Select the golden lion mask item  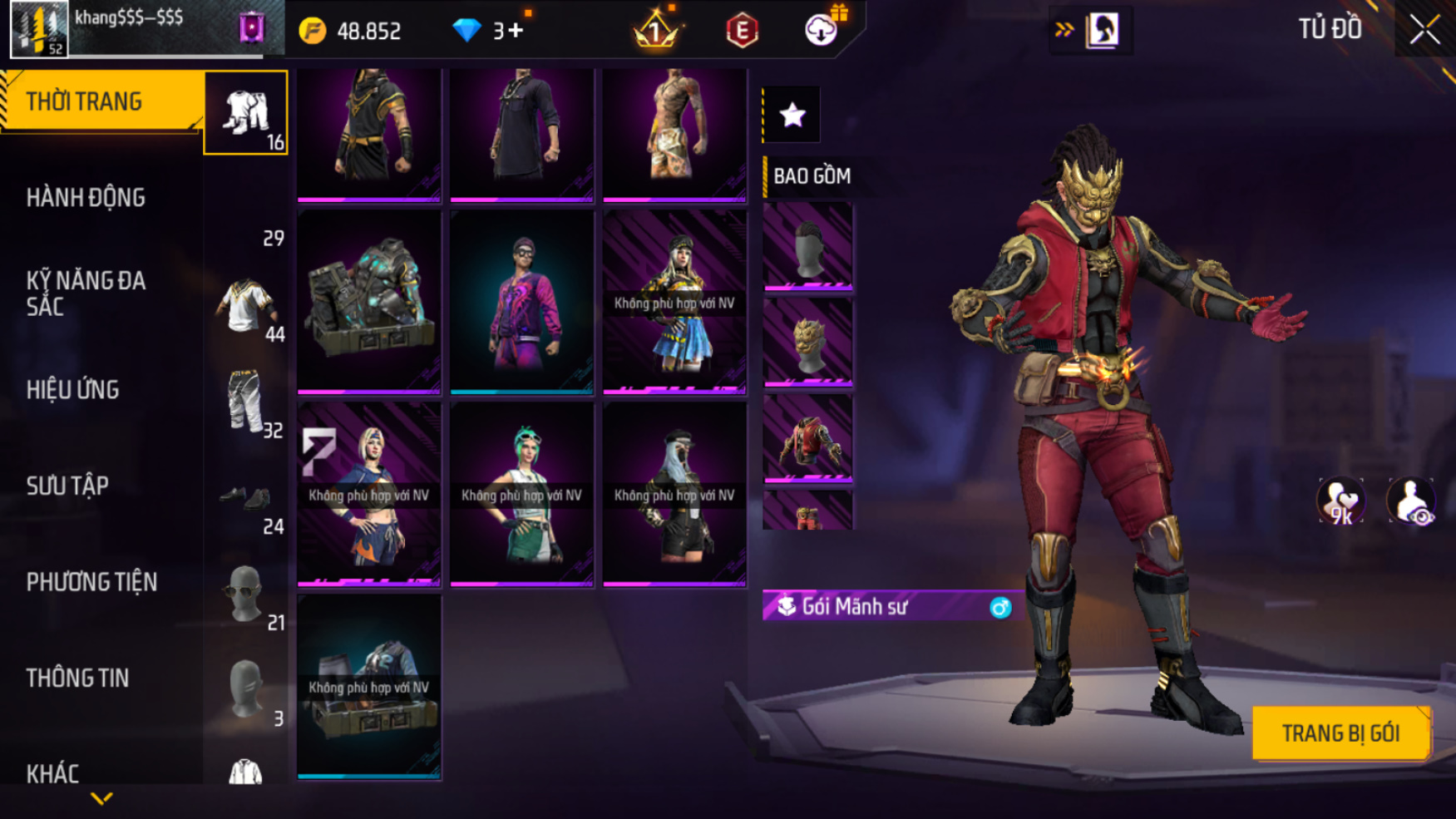pos(807,342)
